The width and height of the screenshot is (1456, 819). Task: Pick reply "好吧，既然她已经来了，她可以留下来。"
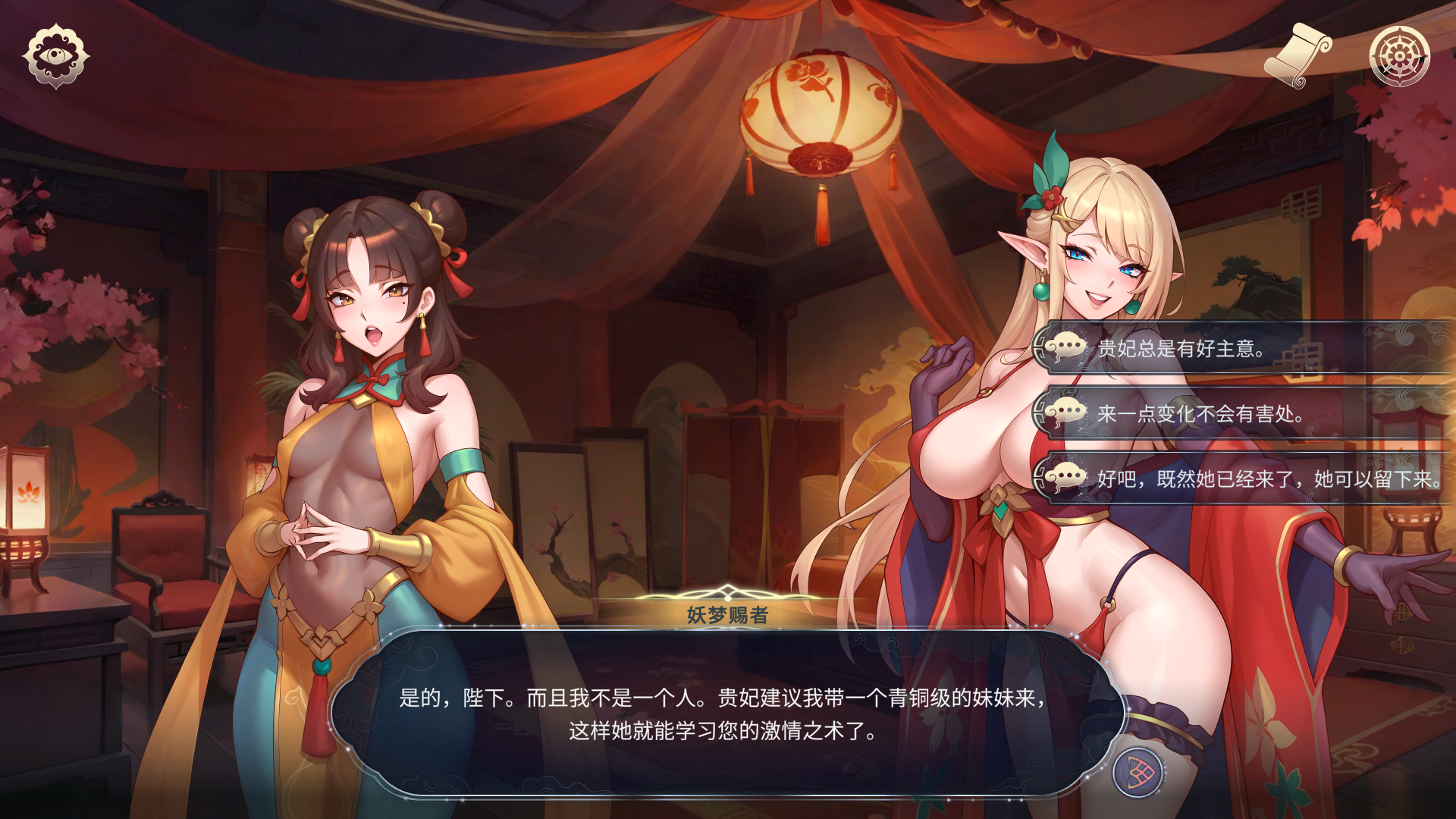pyautogui.click(x=1244, y=479)
